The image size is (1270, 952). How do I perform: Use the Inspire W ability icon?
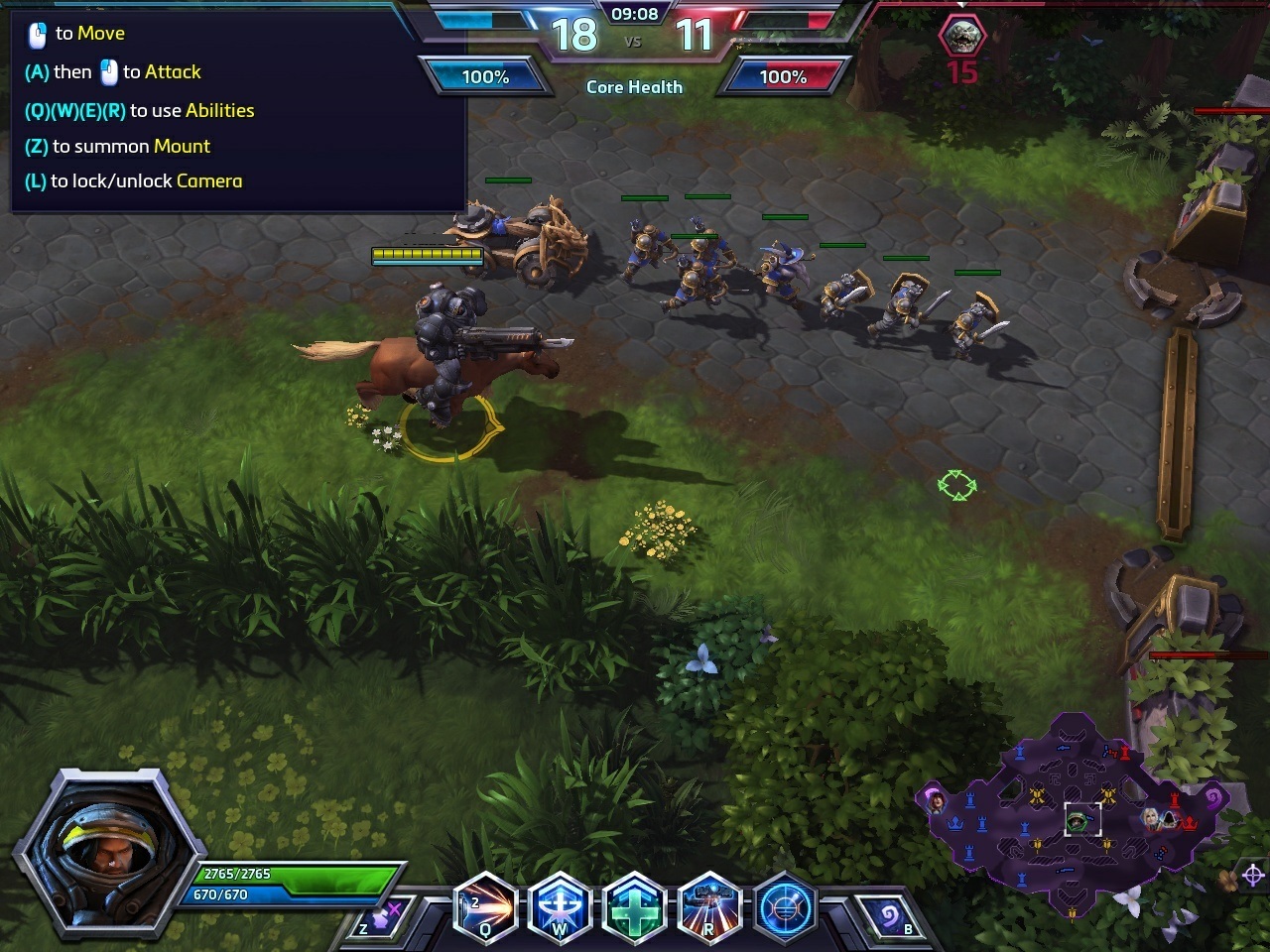(560, 907)
